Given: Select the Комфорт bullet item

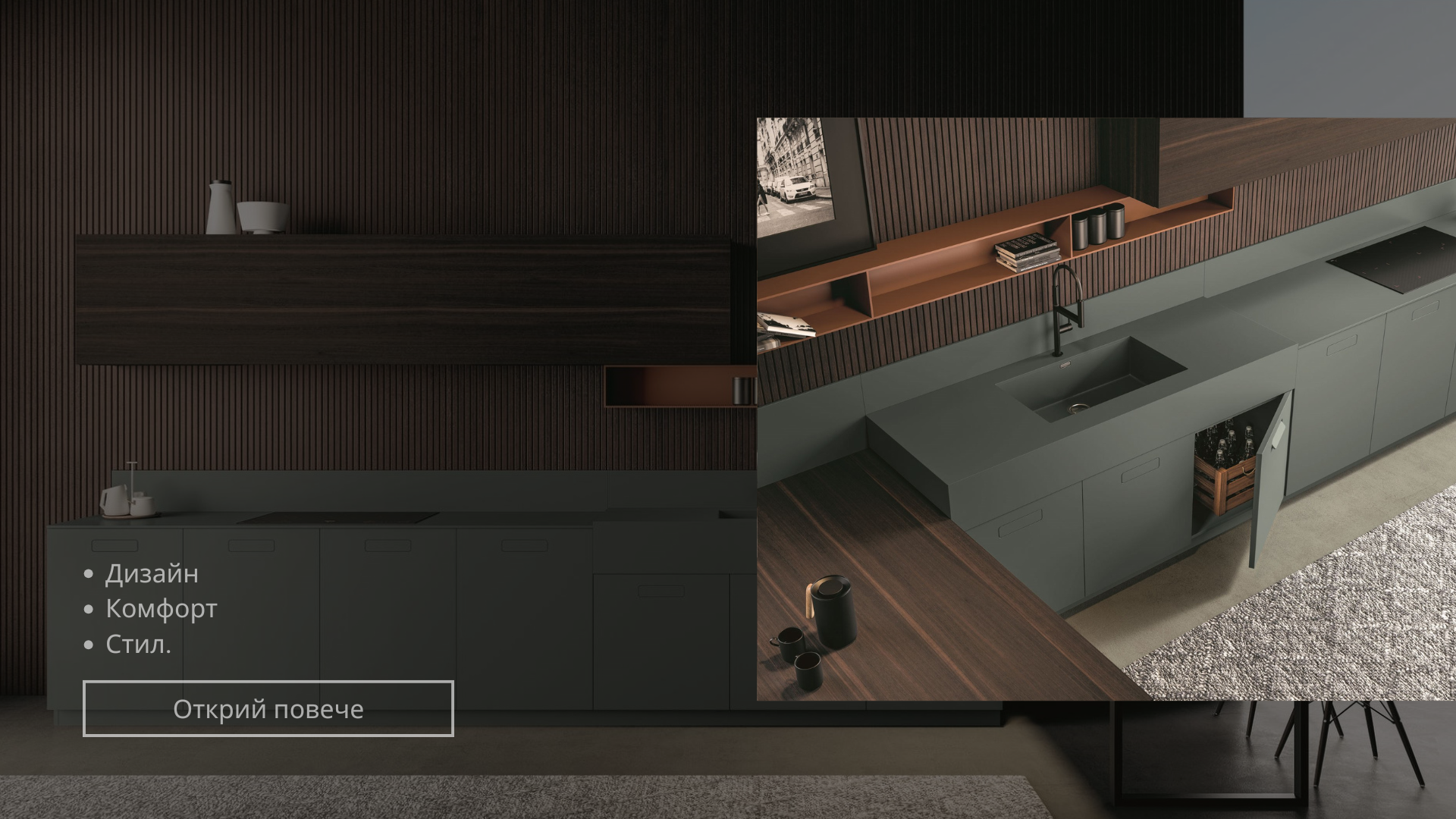Looking at the screenshot, I should 160,608.
